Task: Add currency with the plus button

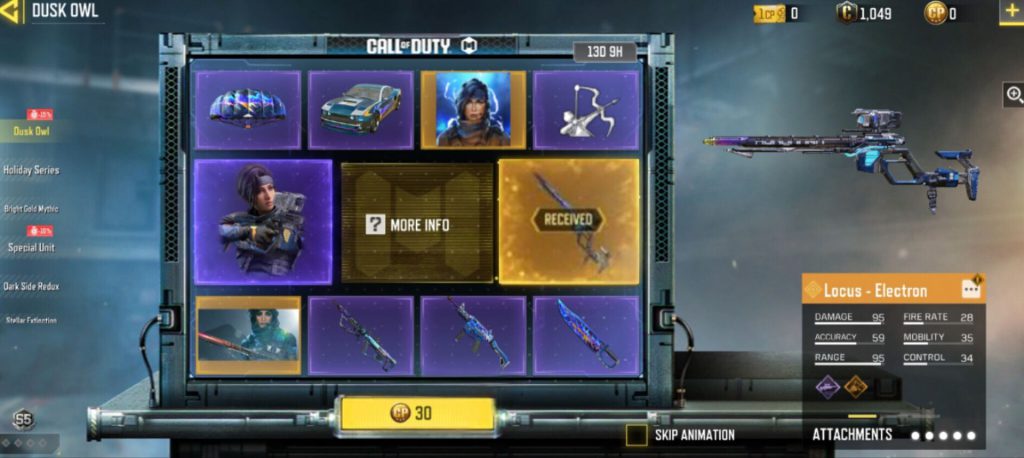Action: click(1009, 13)
